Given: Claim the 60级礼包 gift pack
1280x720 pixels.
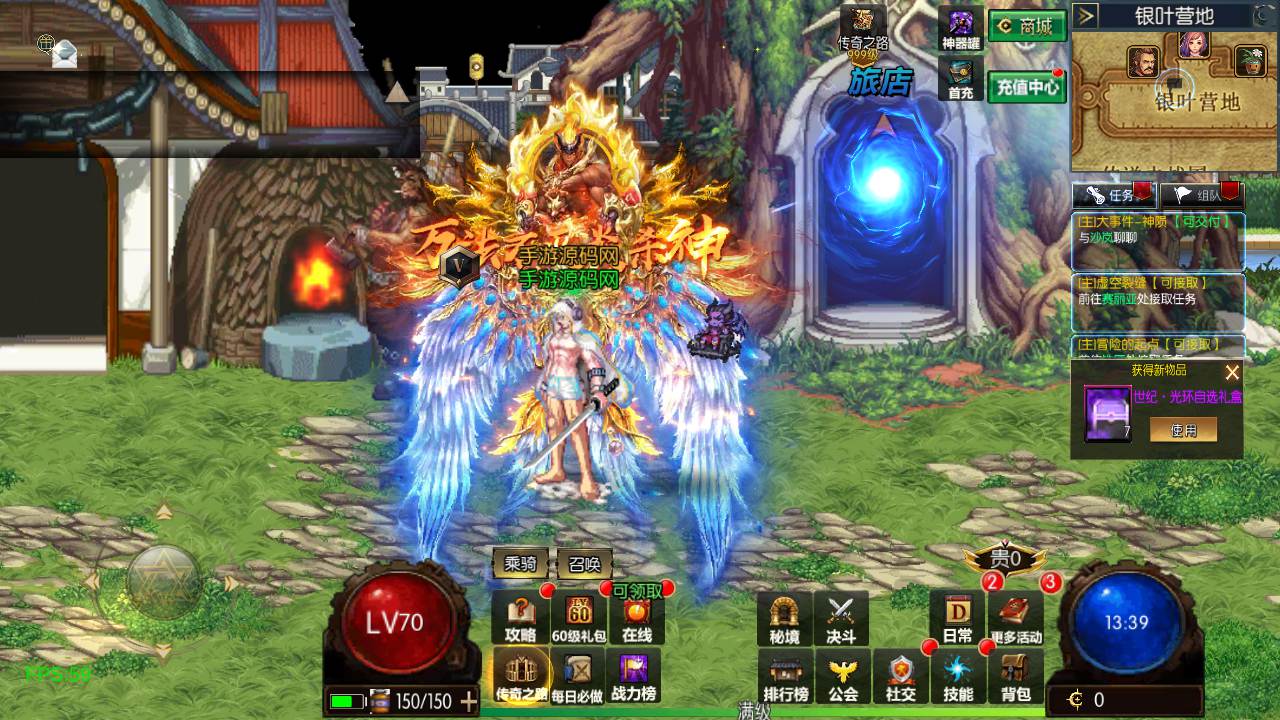Looking at the screenshot, I should pyautogui.click(x=580, y=618).
